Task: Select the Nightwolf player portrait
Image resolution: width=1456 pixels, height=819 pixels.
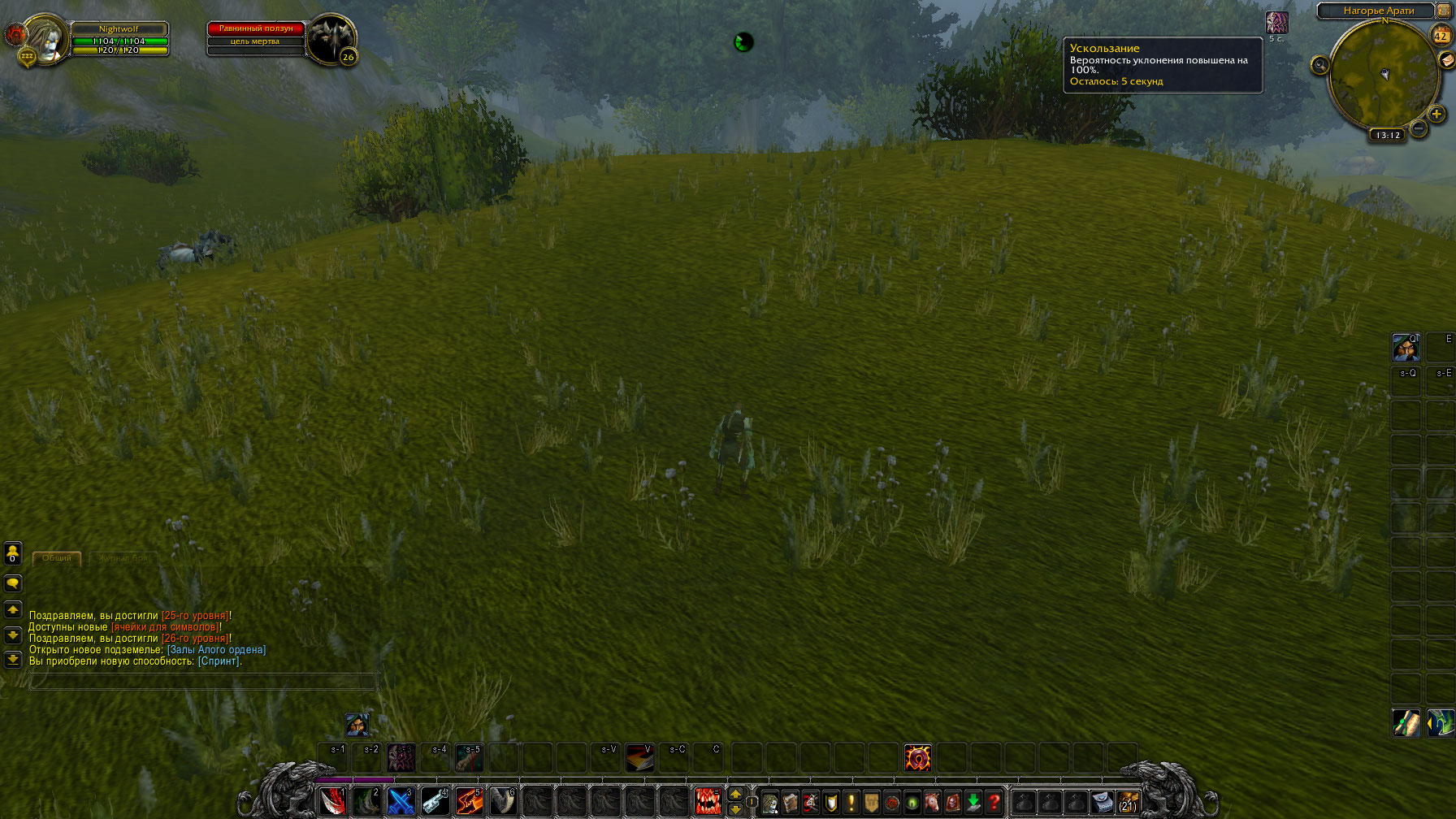Action: pos(45,38)
